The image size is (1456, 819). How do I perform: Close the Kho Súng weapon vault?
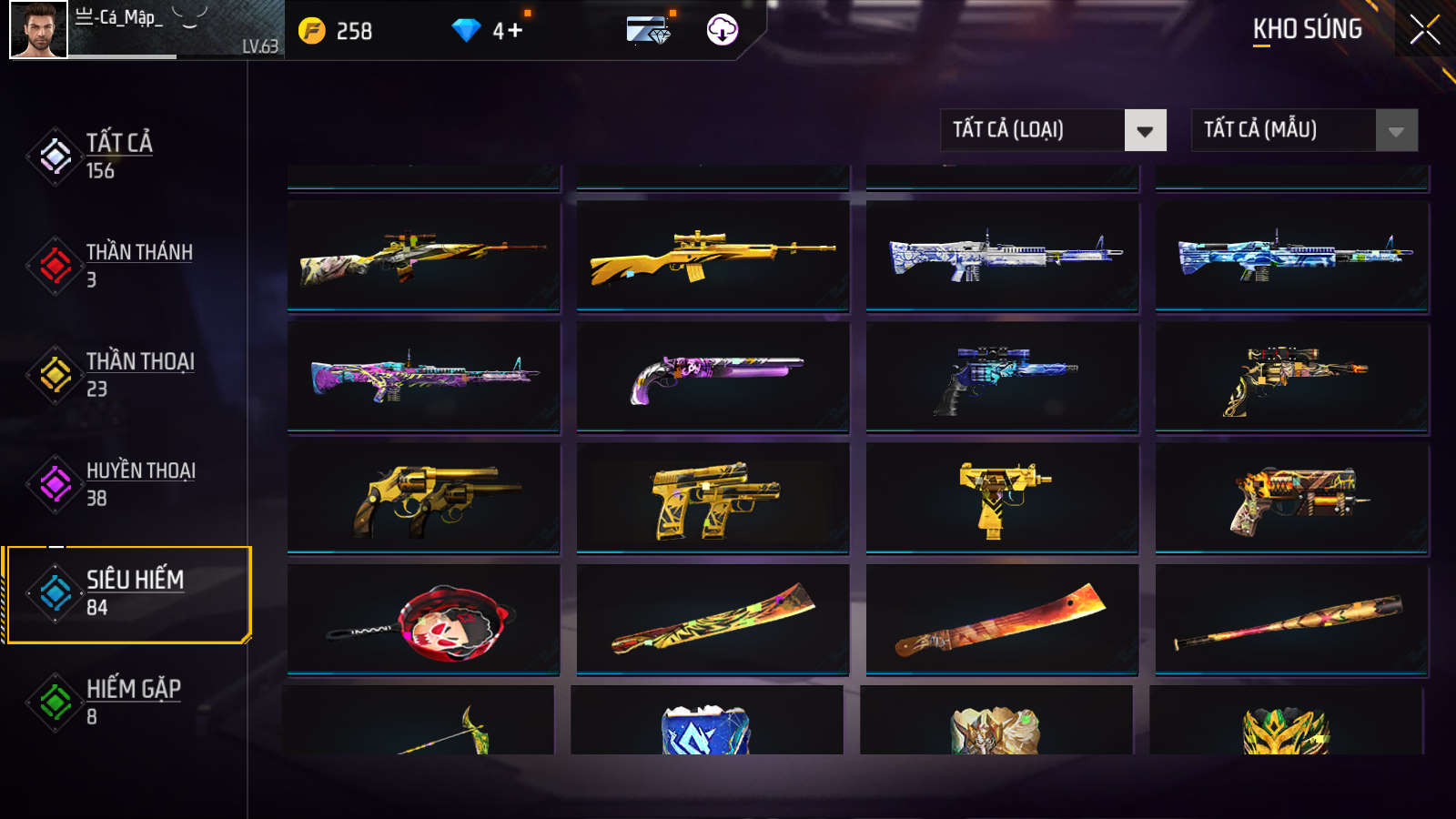click(x=1425, y=30)
